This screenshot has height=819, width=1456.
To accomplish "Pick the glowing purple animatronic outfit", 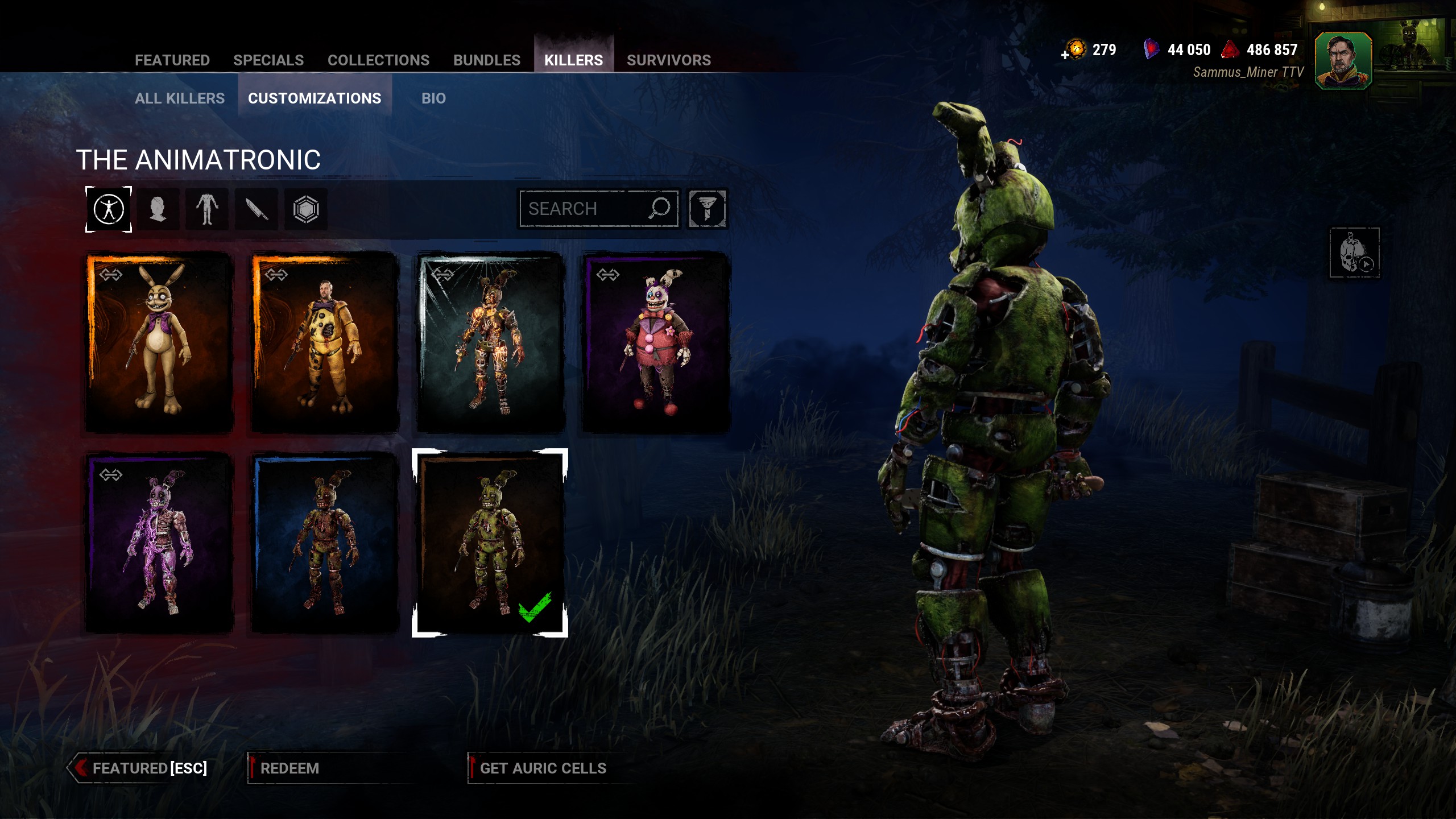I will pos(159,542).
